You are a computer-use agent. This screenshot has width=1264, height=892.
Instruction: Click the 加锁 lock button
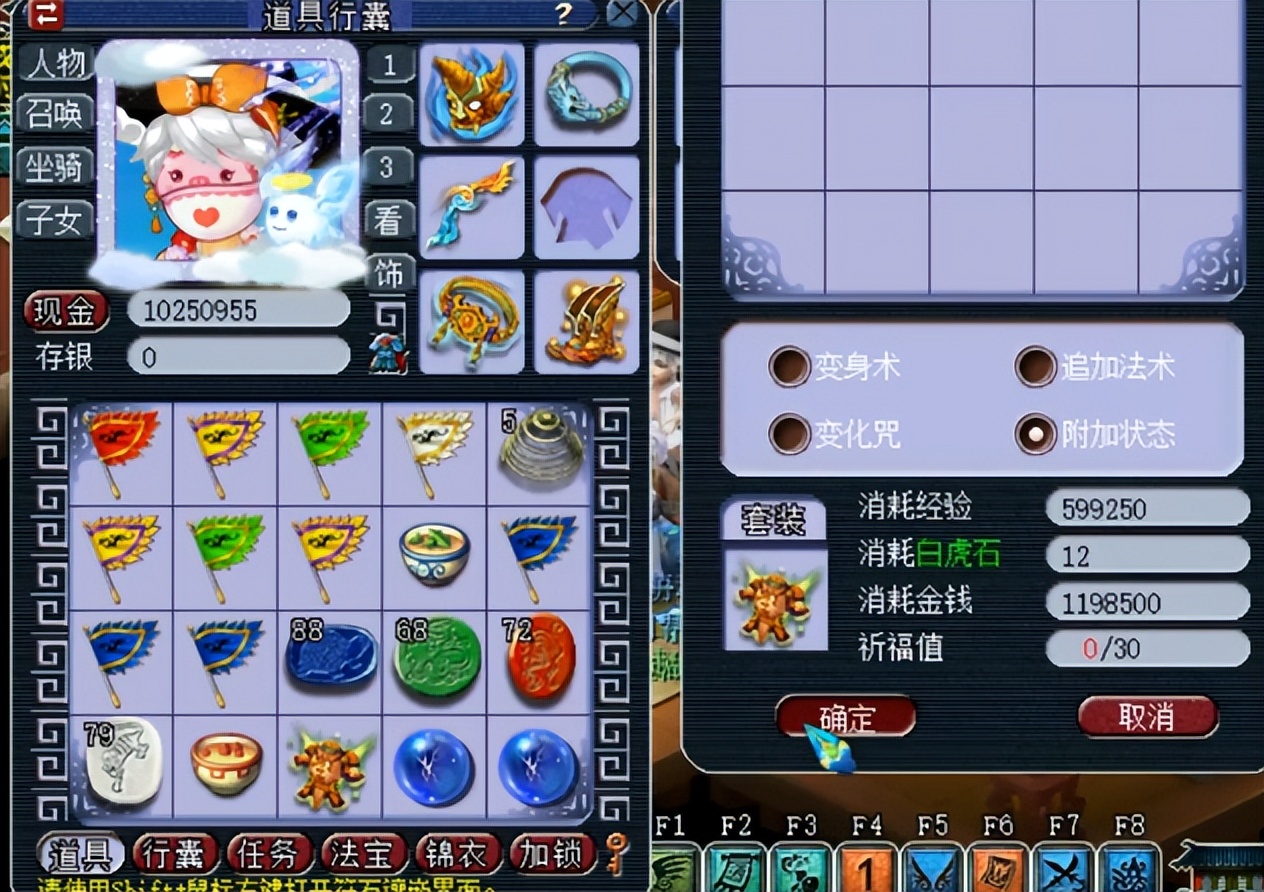click(551, 855)
